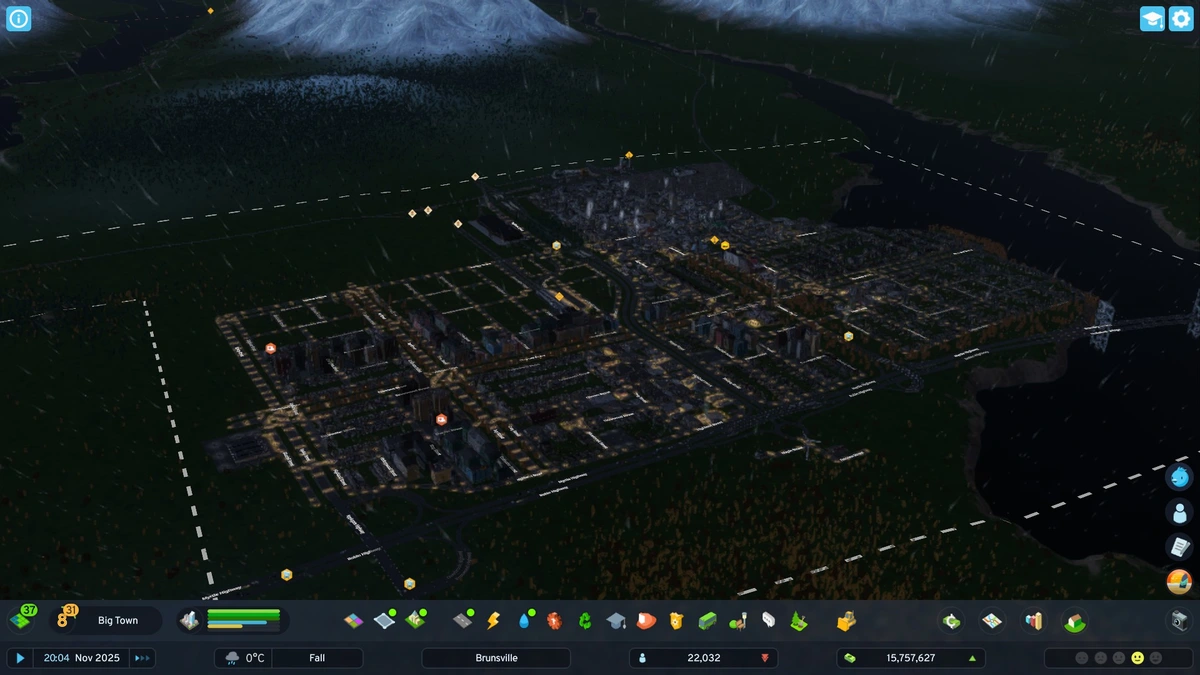Open the zones tool
Image resolution: width=1200 pixels, height=675 pixels.
[x=353, y=621]
